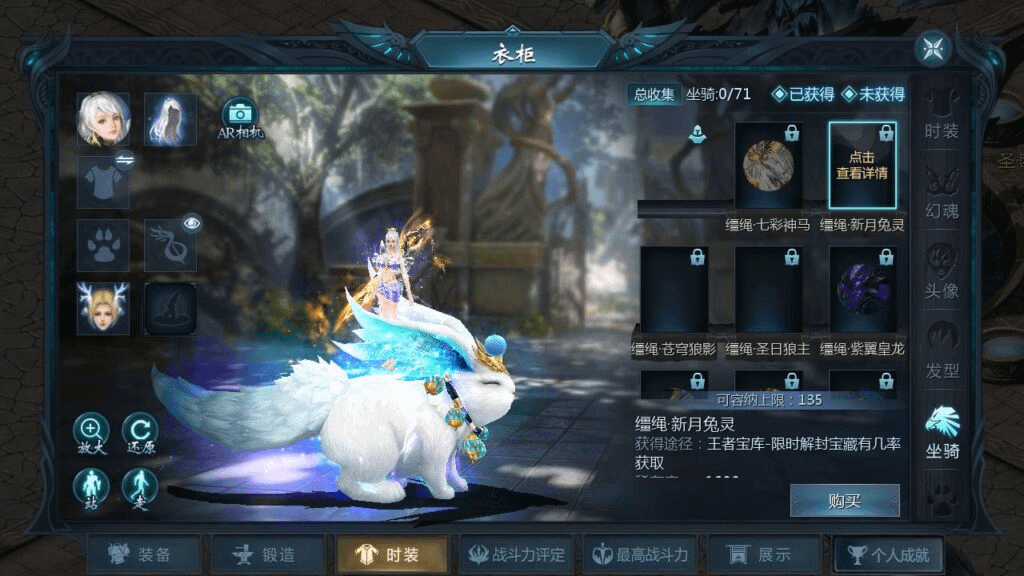The image size is (1024, 576).
Task: Reset the view with 还原
Action: point(140,433)
